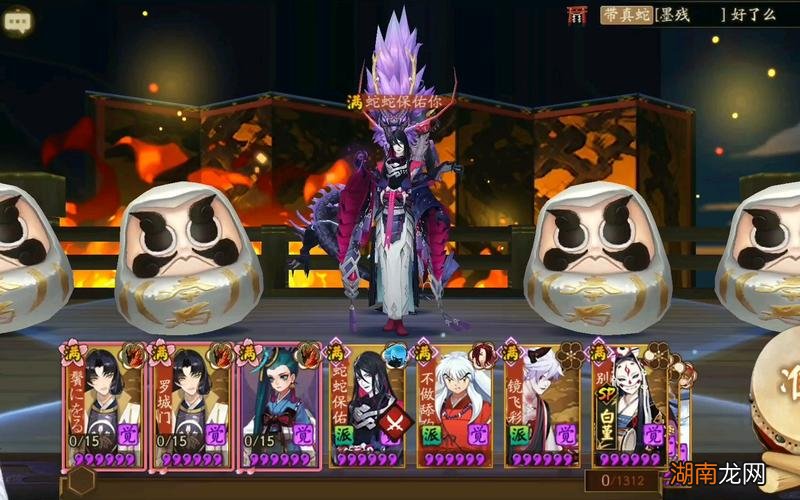Select the 罗城门 shikigami card
This screenshot has width=800, height=500.
click(x=191, y=405)
